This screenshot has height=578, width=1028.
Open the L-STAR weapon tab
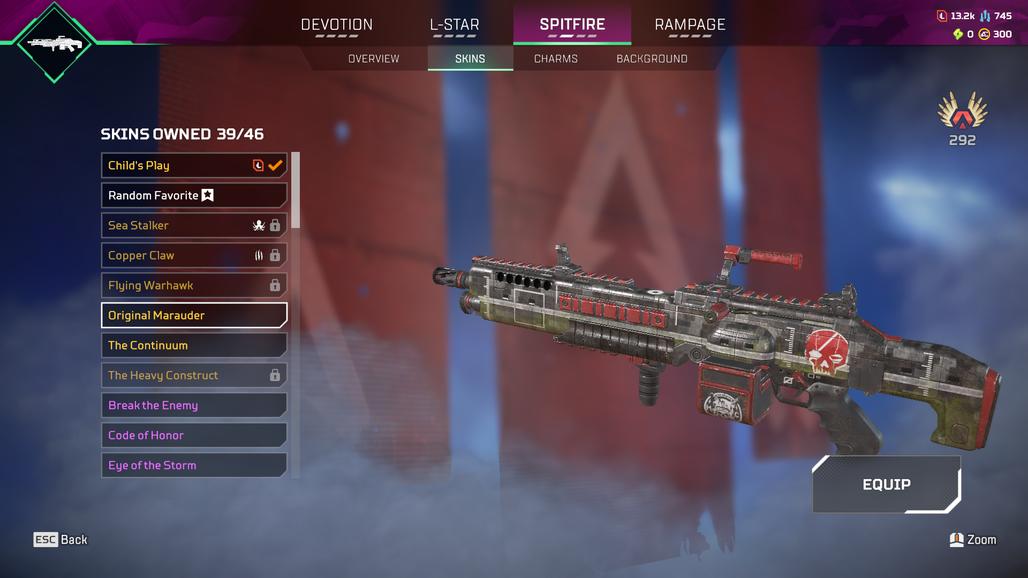454,25
